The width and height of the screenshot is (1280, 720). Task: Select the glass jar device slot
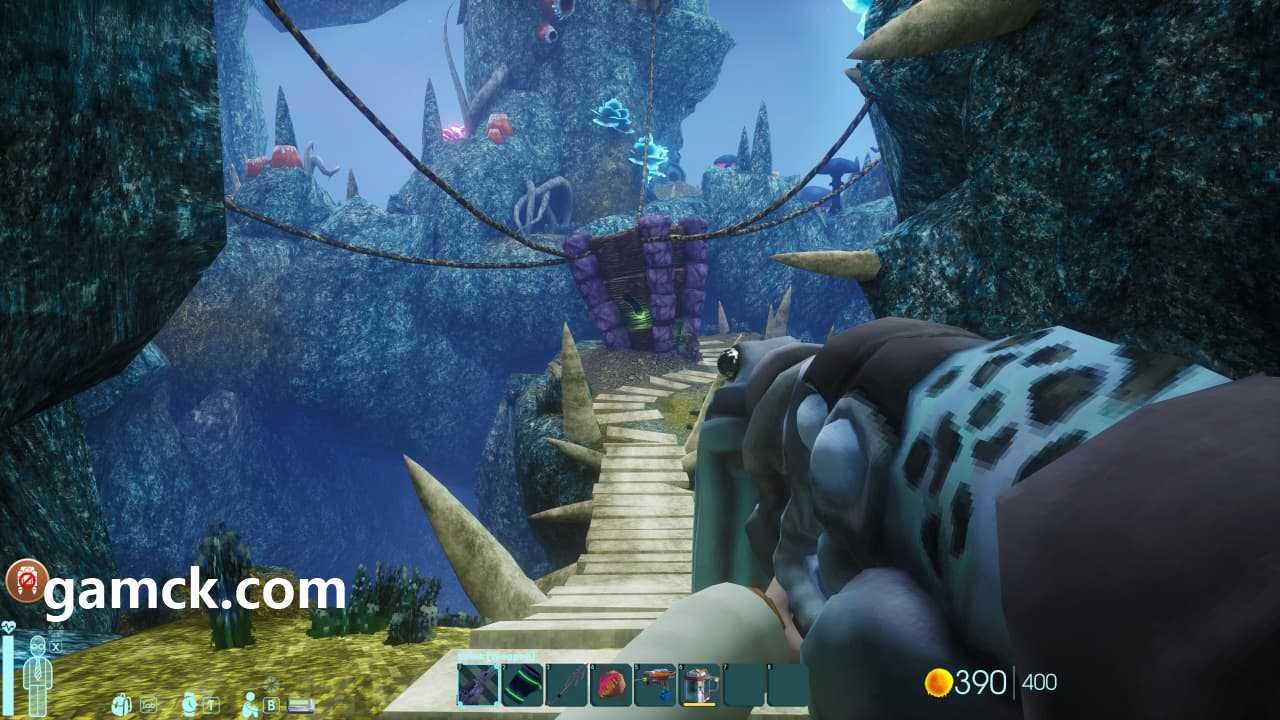[699, 685]
